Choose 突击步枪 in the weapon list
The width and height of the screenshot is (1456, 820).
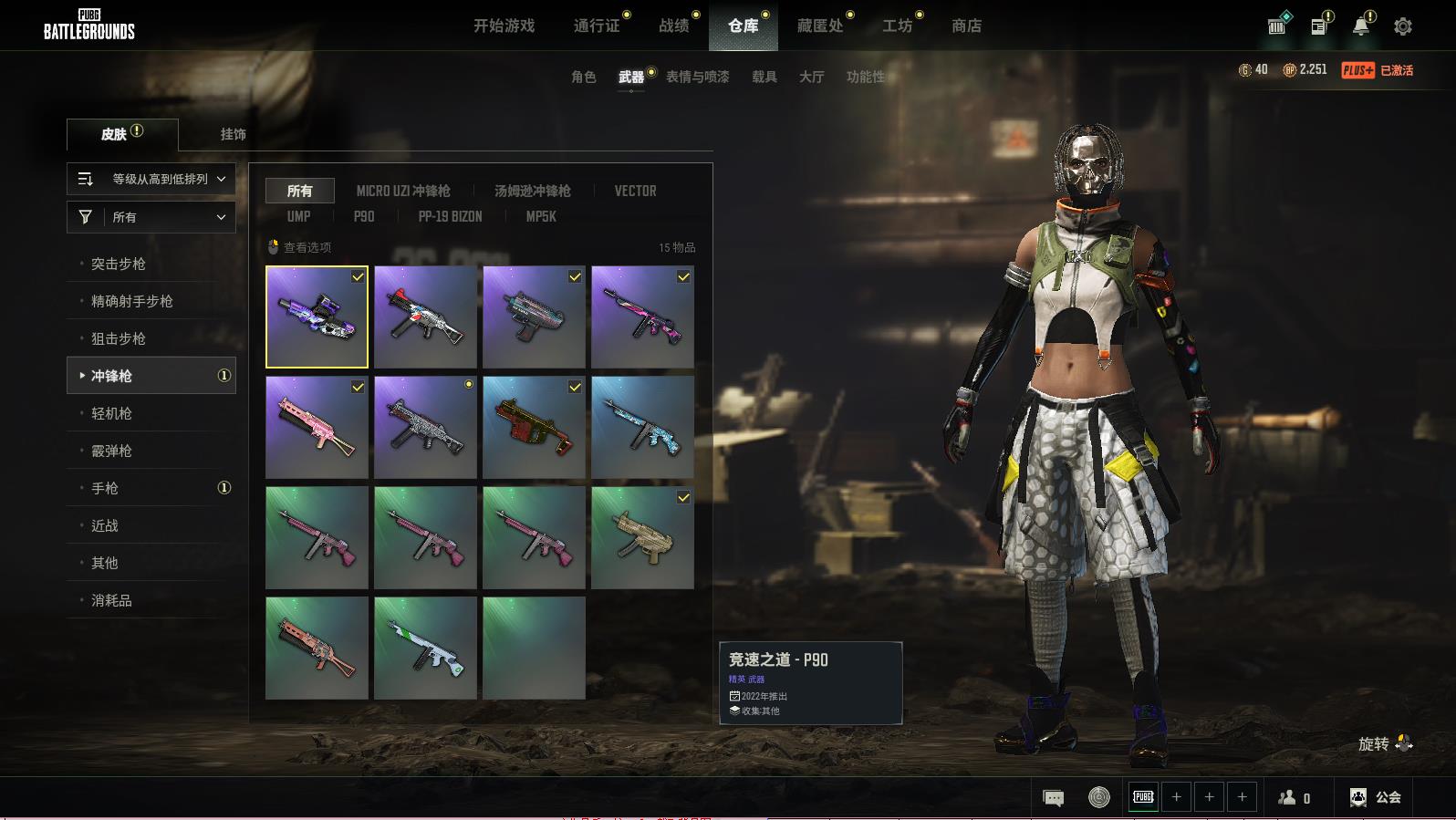click(x=119, y=264)
